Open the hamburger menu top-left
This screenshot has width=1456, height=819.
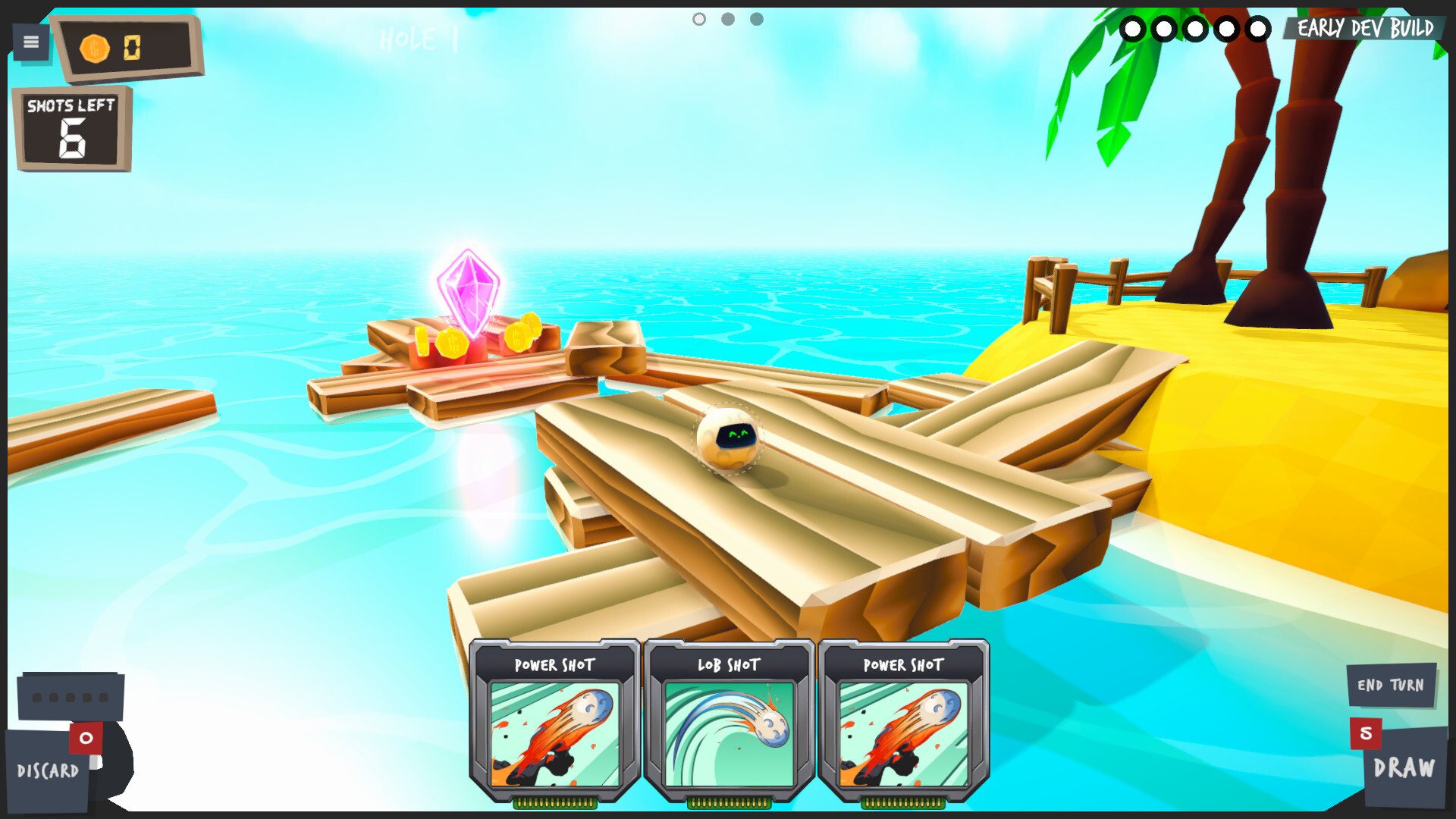30,42
